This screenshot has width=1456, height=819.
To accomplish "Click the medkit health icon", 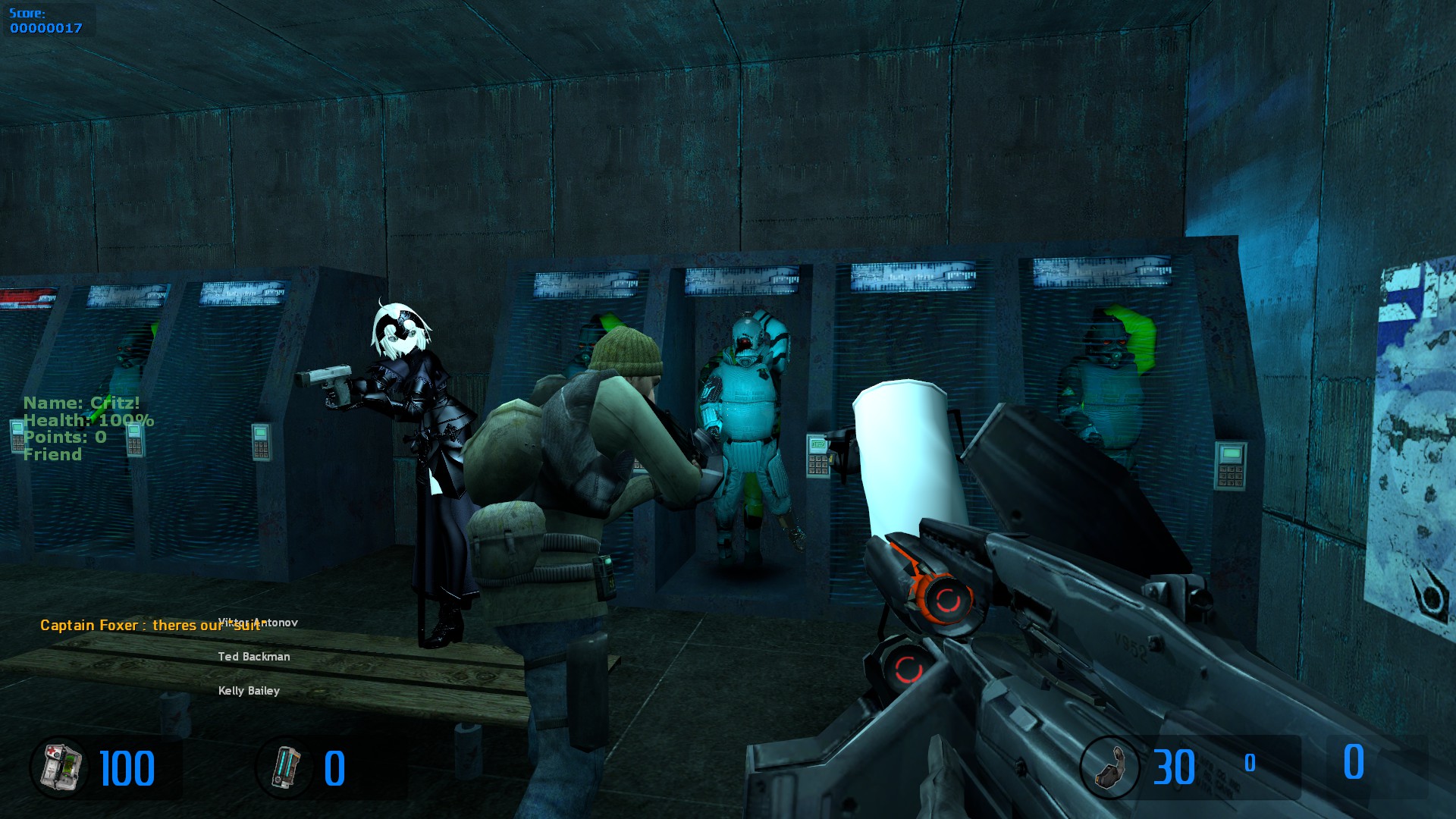I will click(59, 767).
